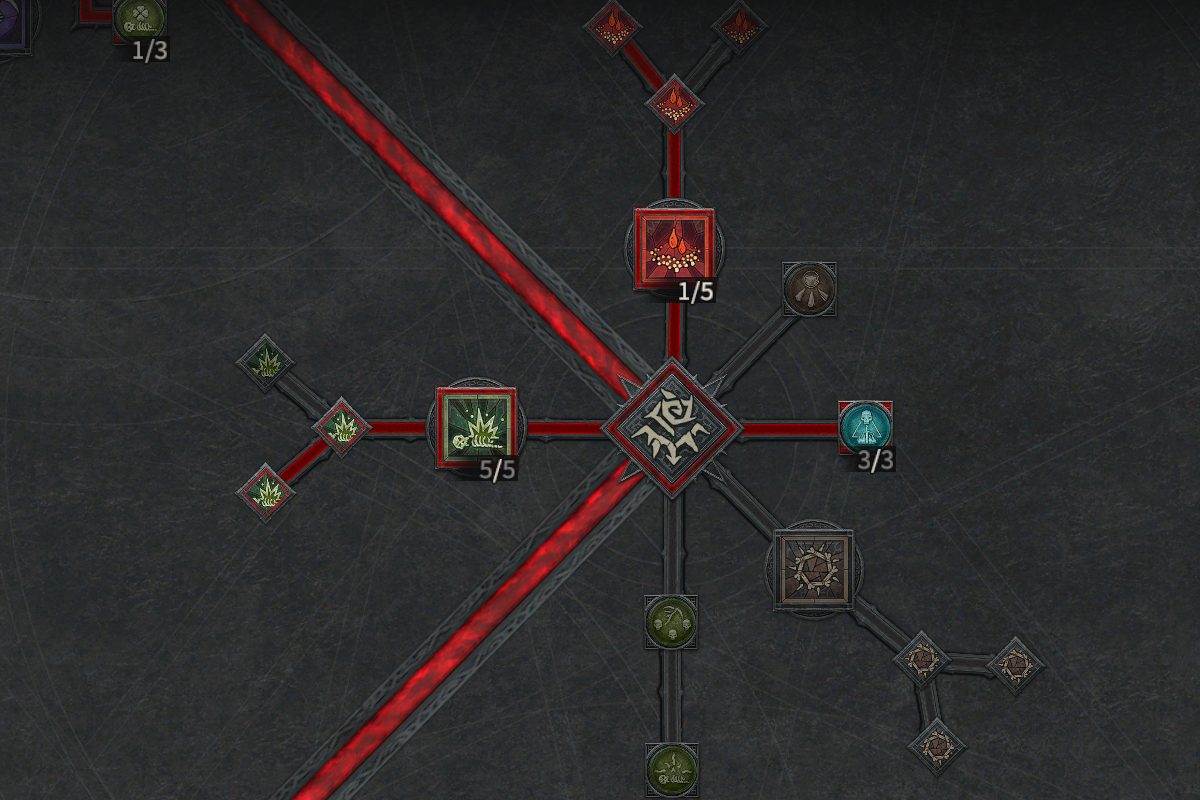Select the Corpse Explosion skill node showing 5/5
The width and height of the screenshot is (1200, 800).
[x=477, y=428]
